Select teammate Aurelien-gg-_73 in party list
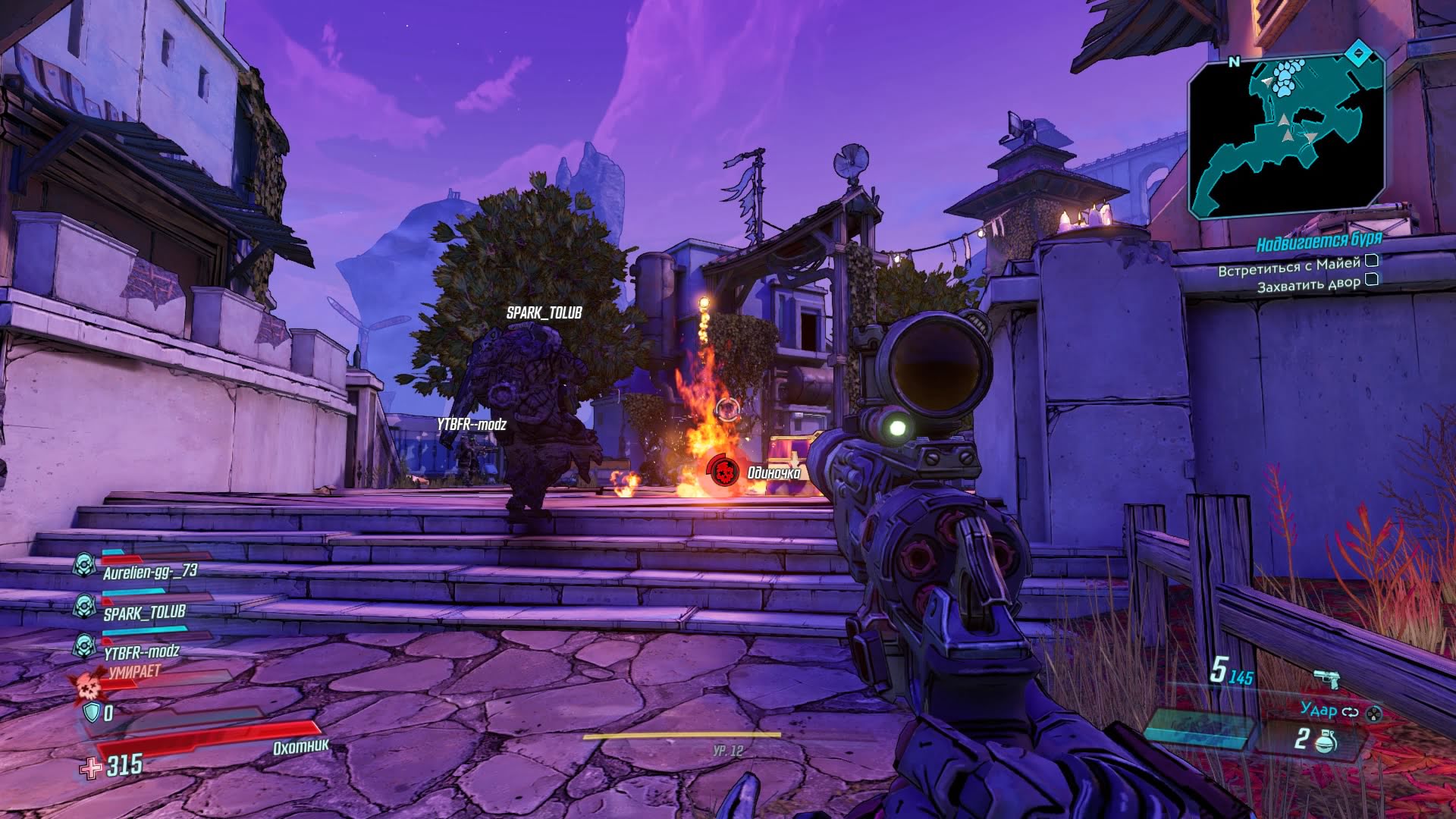The height and width of the screenshot is (819, 1456). click(x=149, y=572)
